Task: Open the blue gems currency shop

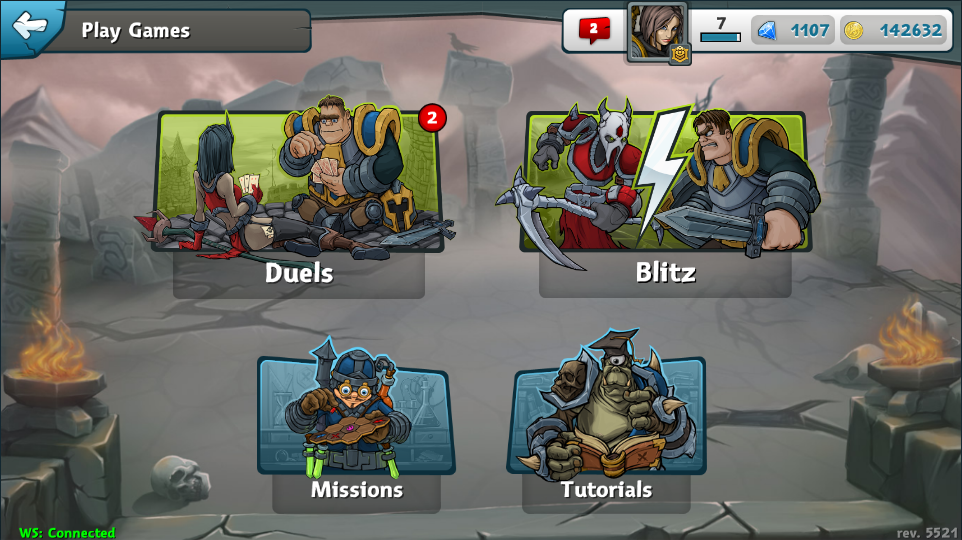Action: tap(794, 30)
